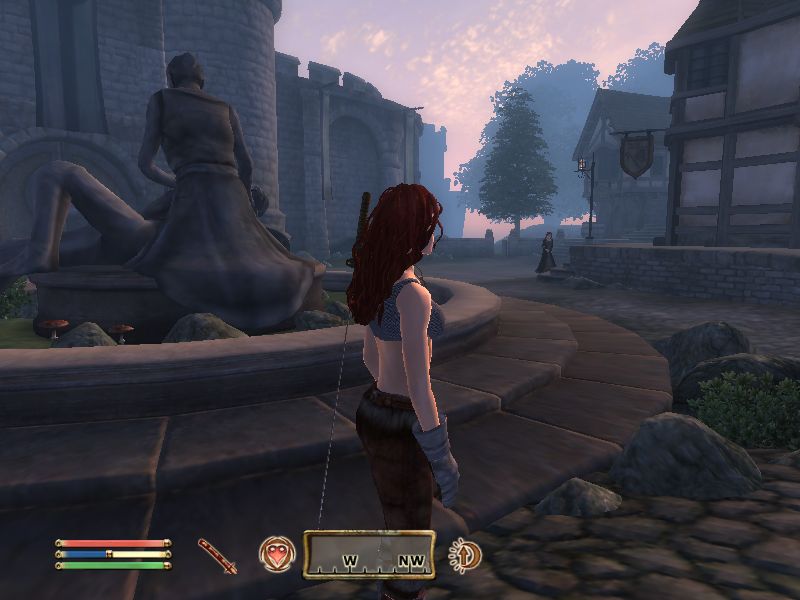The width and height of the screenshot is (800, 600).
Task: Open the compass showing W and NW
Action: point(369,555)
